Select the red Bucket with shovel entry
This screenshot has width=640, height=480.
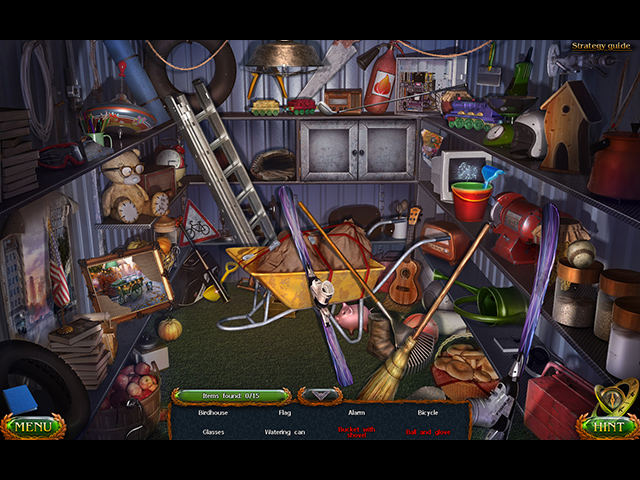click(355, 431)
